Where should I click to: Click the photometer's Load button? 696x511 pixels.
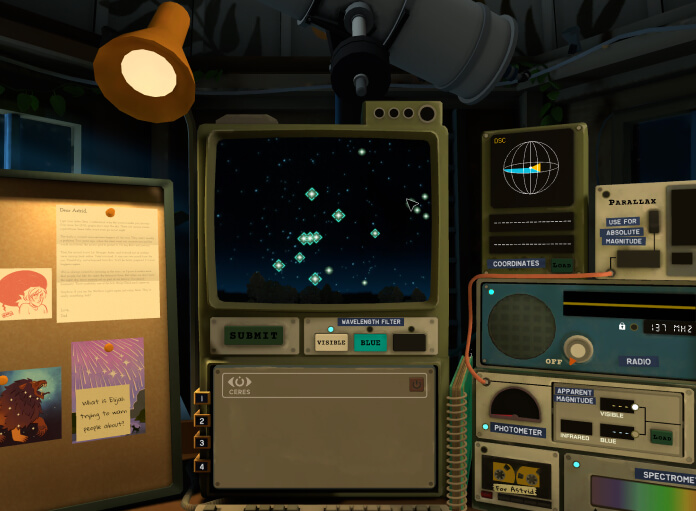pos(661,436)
